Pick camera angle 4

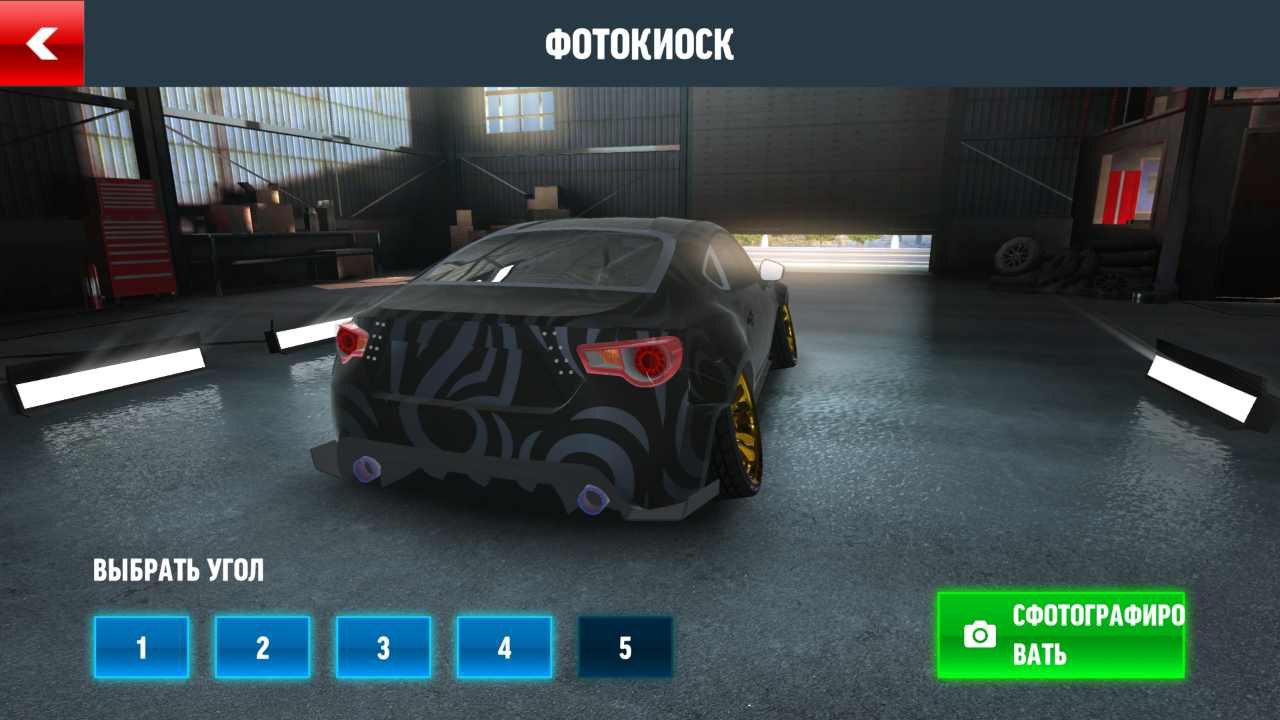click(504, 647)
